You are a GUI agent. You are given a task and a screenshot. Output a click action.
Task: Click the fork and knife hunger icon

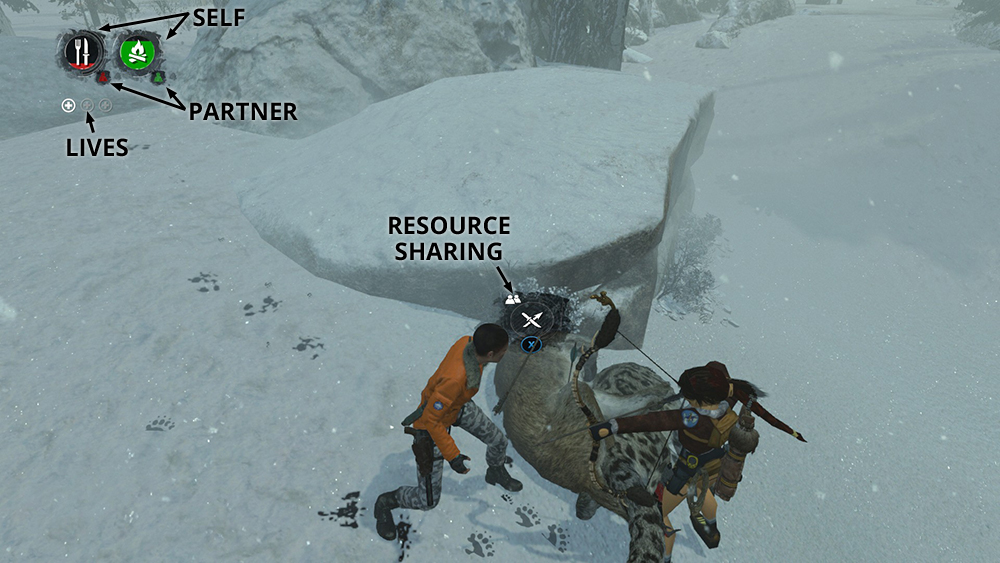point(81,51)
